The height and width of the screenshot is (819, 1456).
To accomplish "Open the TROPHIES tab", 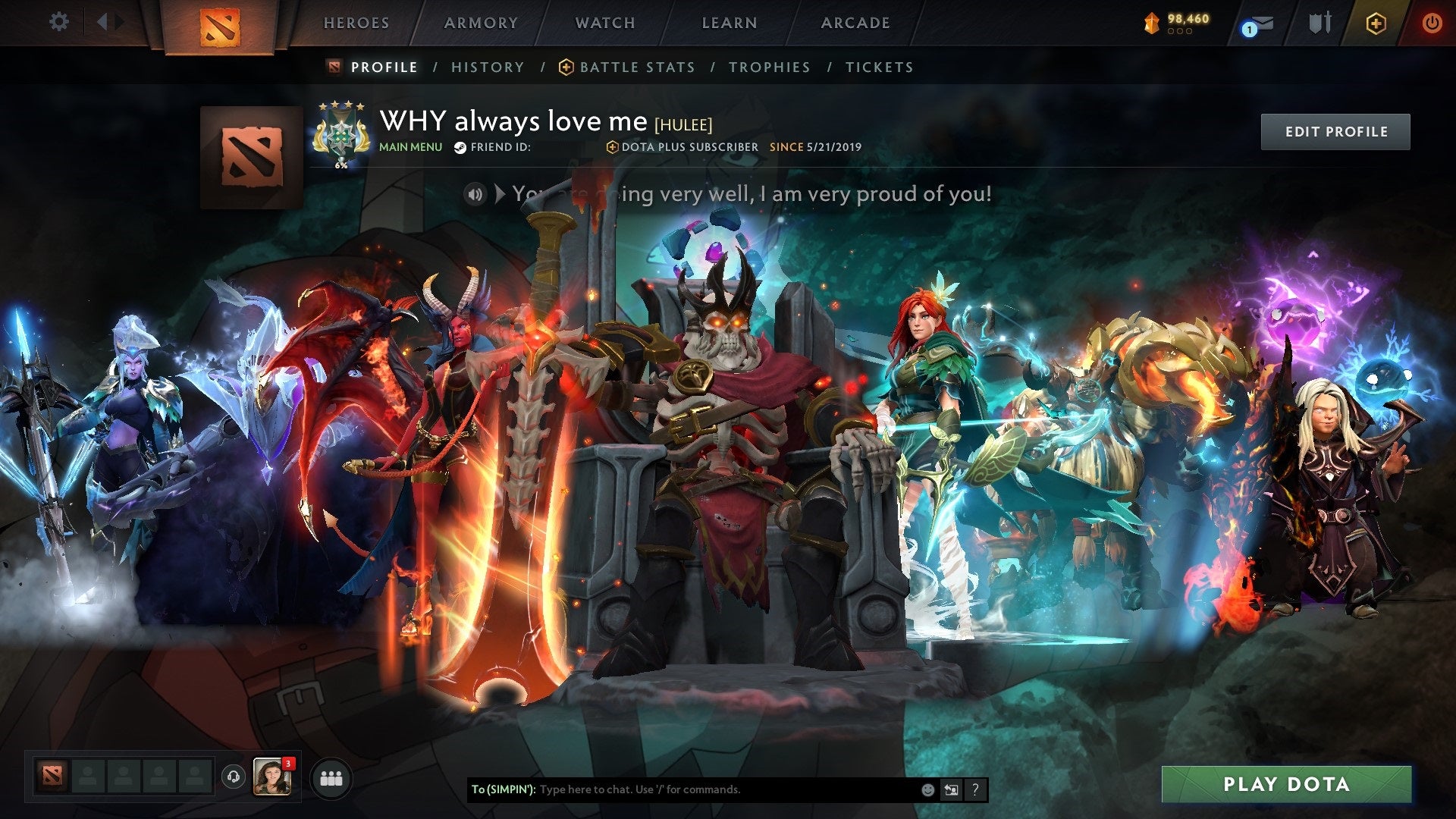I will (770, 67).
